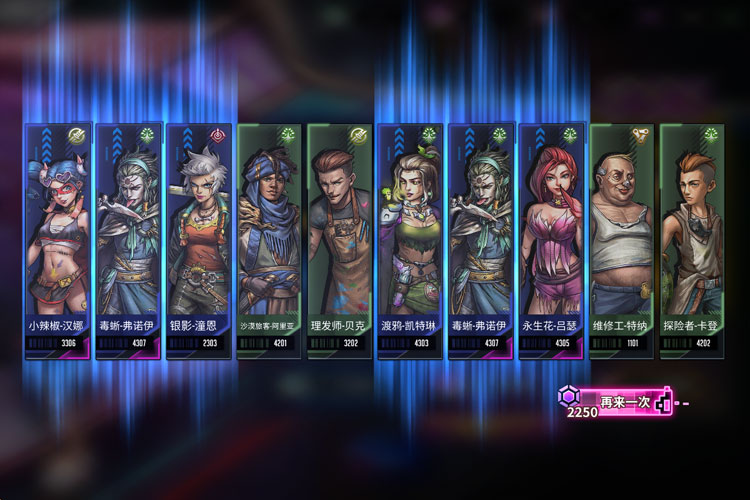Inspect the 永生花-吕瑟 character card
The width and height of the screenshot is (750, 500).
tap(551, 240)
